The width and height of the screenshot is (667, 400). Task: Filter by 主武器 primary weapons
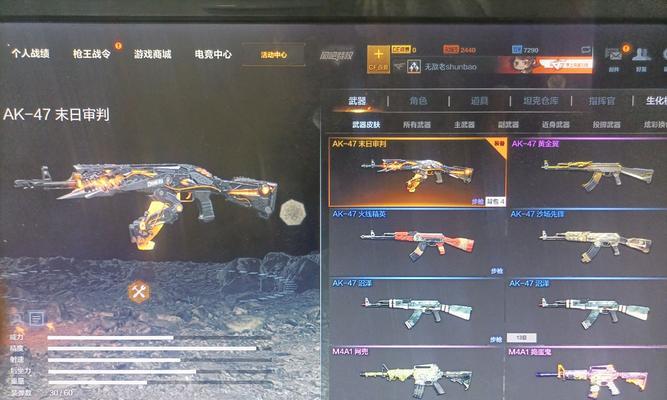[x=464, y=125]
